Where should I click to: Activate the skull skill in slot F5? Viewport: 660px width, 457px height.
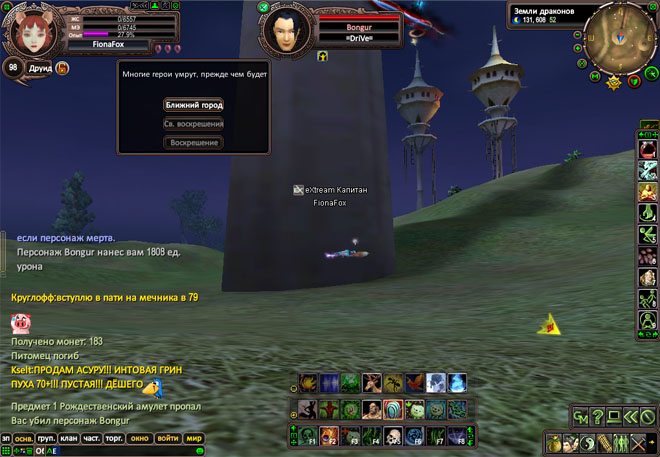coord(392,436)
